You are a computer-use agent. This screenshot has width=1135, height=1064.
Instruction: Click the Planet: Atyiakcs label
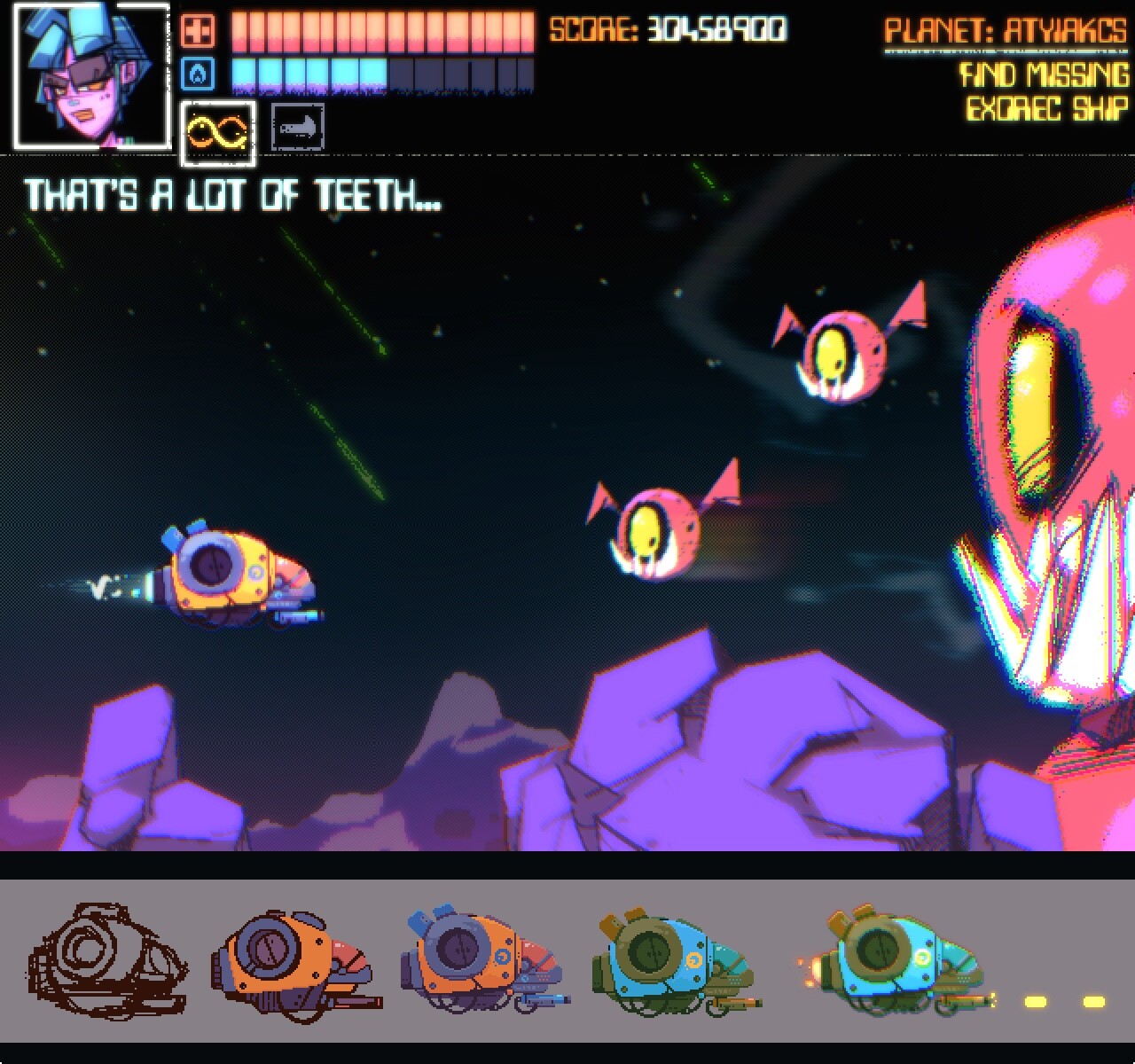point(1006,33)
